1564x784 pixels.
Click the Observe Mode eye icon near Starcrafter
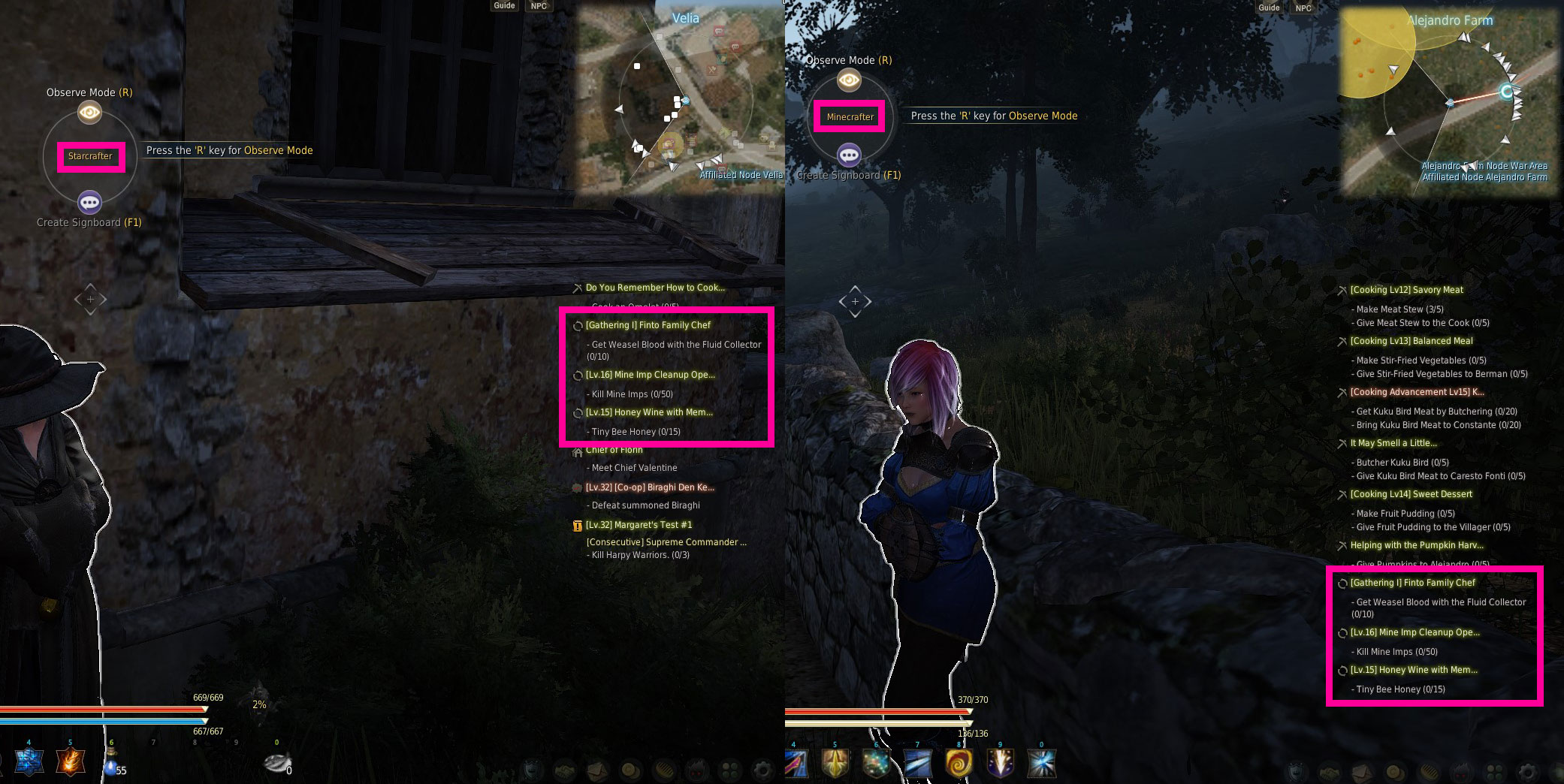(90, 112)
